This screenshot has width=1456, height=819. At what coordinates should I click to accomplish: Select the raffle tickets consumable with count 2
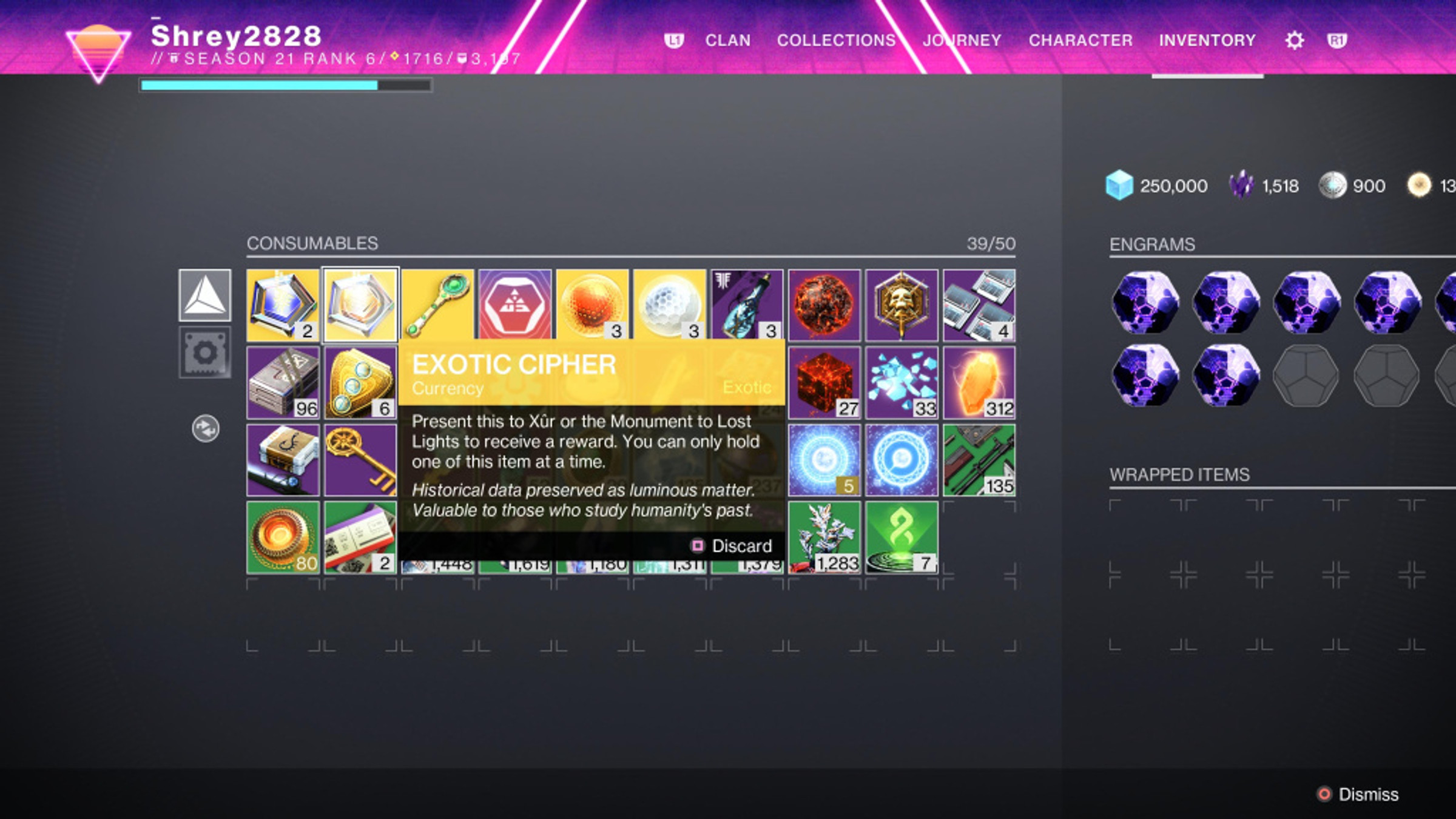(360, 538)
